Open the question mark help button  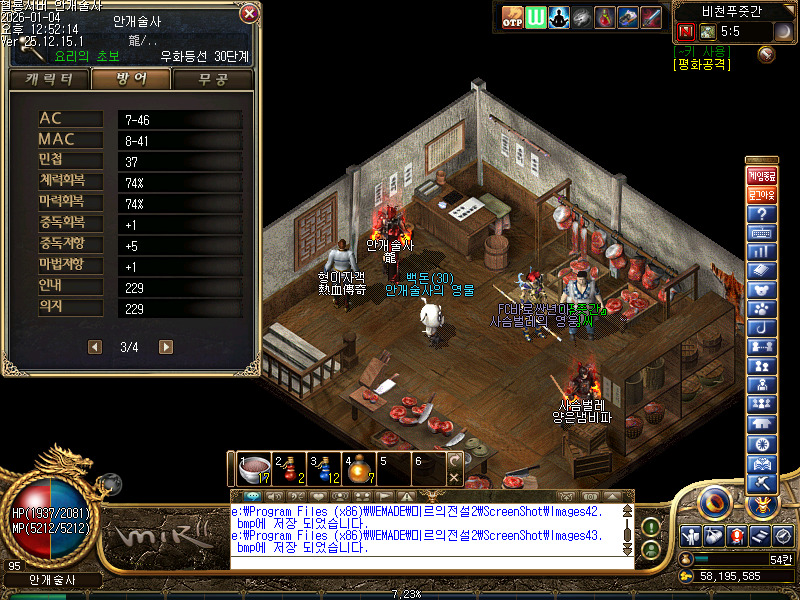coord(762,215)
